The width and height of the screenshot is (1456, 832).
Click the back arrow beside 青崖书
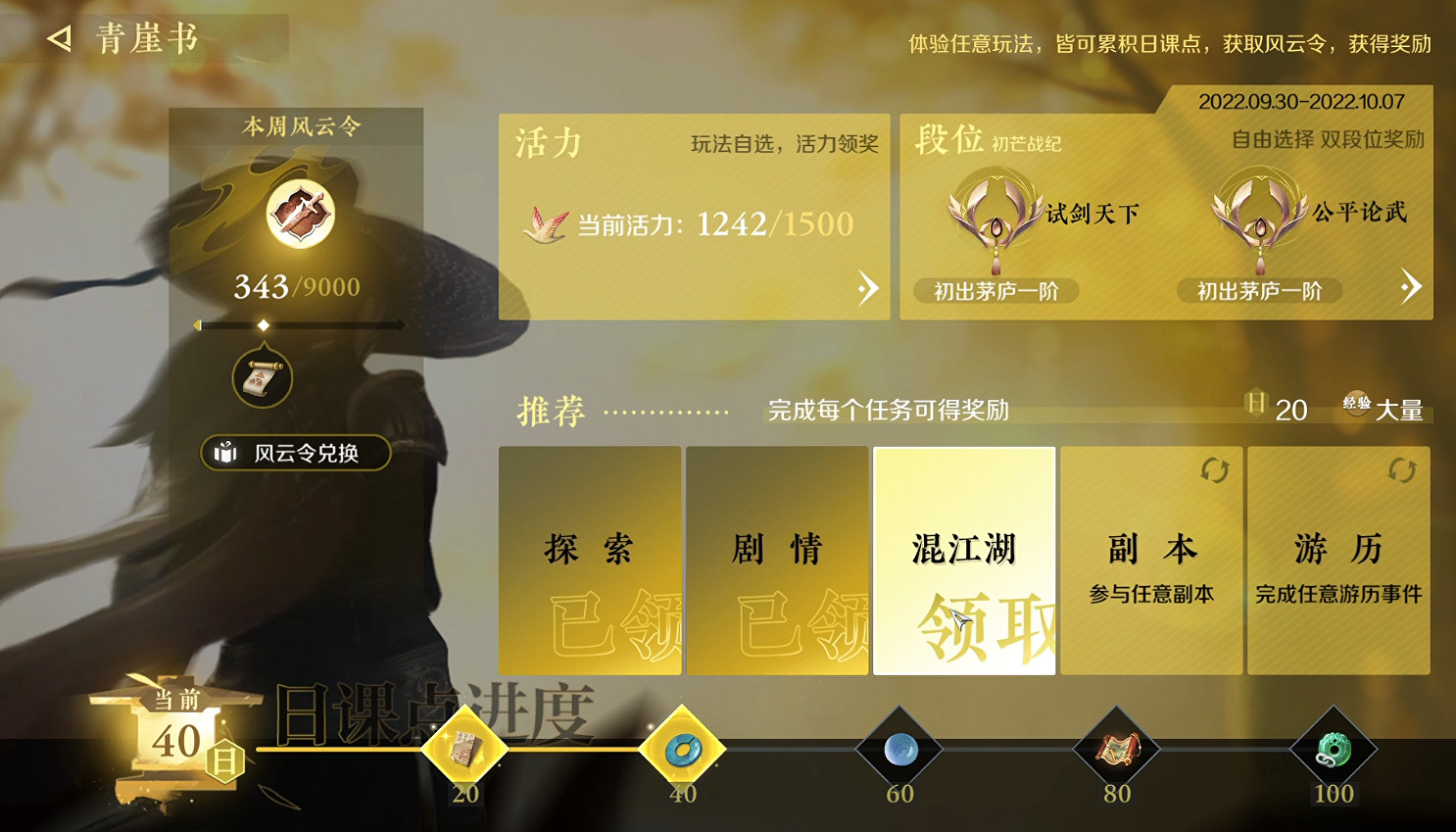[59, 38]
